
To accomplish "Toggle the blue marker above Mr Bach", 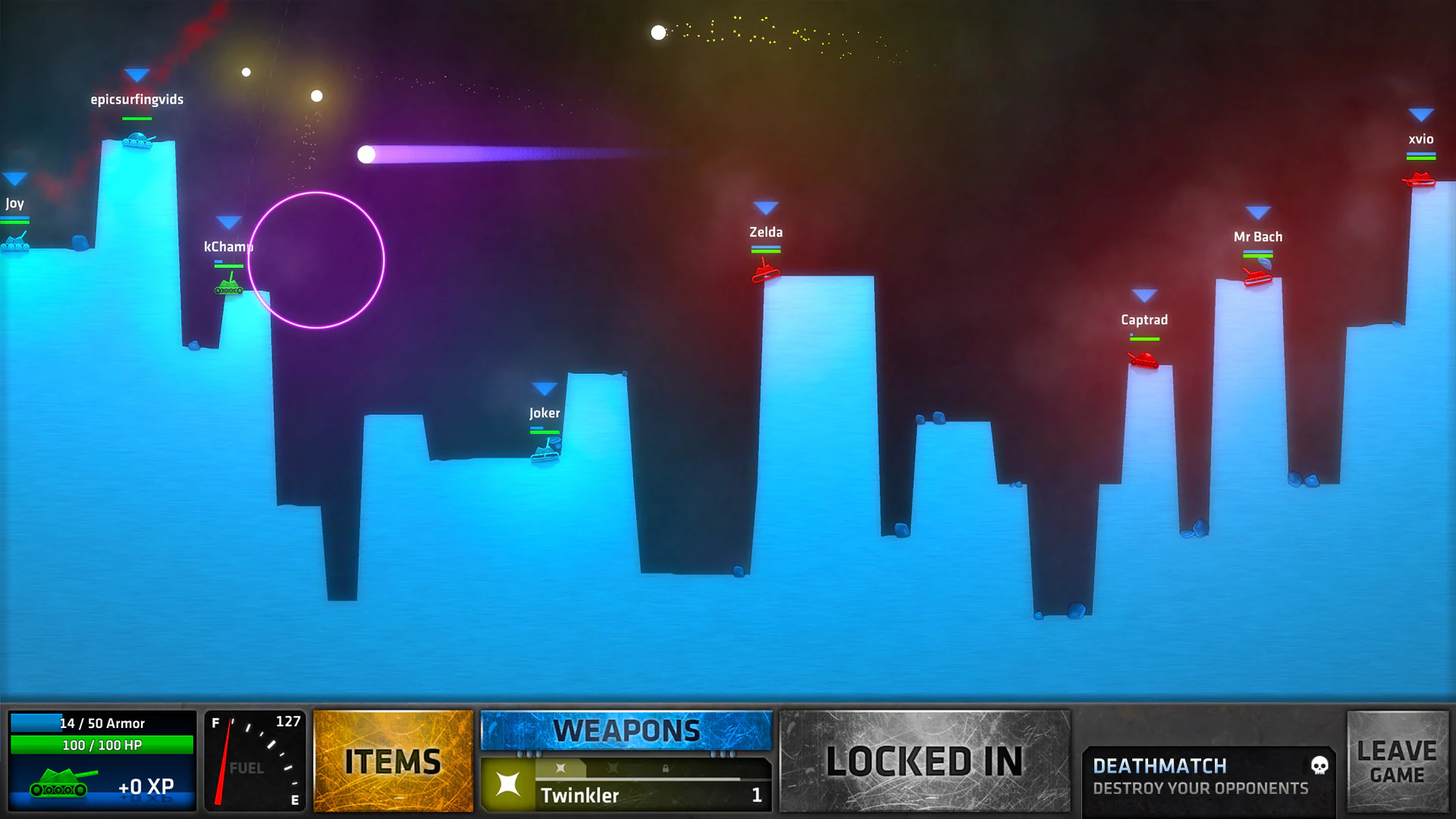I will coord(1258,211).
